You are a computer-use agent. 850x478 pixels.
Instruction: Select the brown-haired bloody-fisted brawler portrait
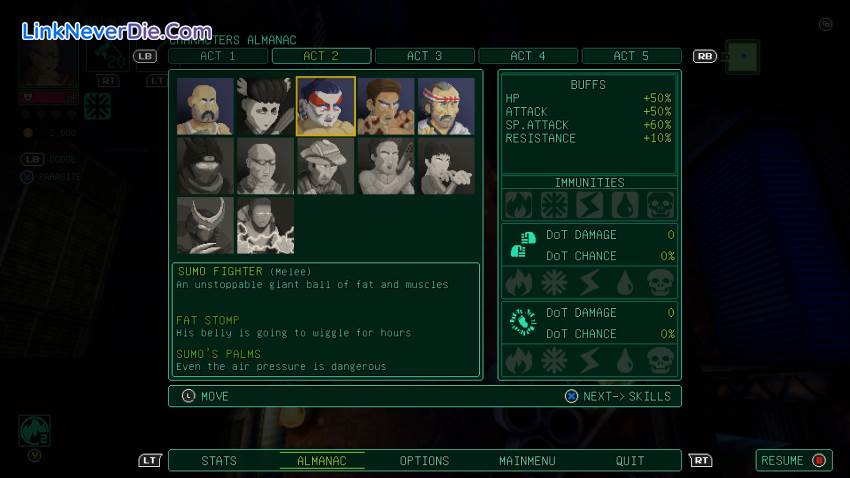coord(385,106)
